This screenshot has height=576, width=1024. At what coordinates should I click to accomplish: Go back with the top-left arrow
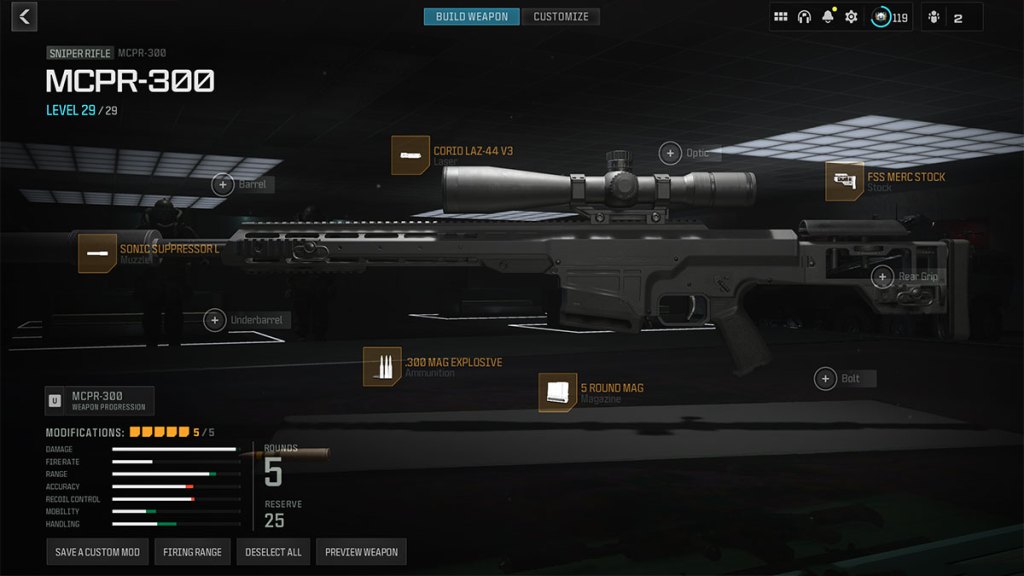pos(24,16)
